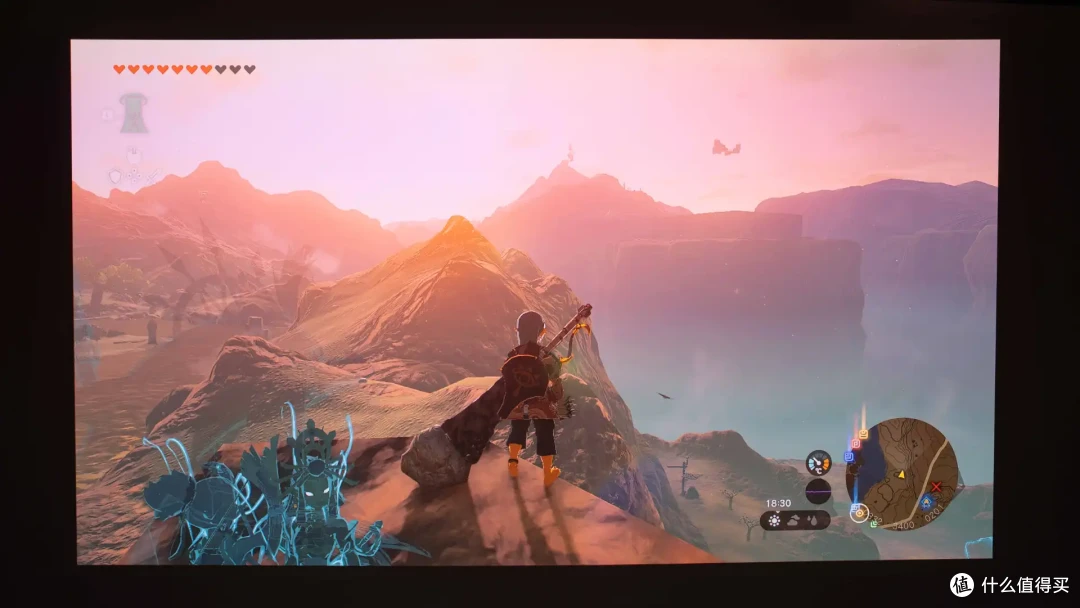Viewport: 1080px width, 608px height.
Task: Click the round noise meter
Action: coord(818,491)
